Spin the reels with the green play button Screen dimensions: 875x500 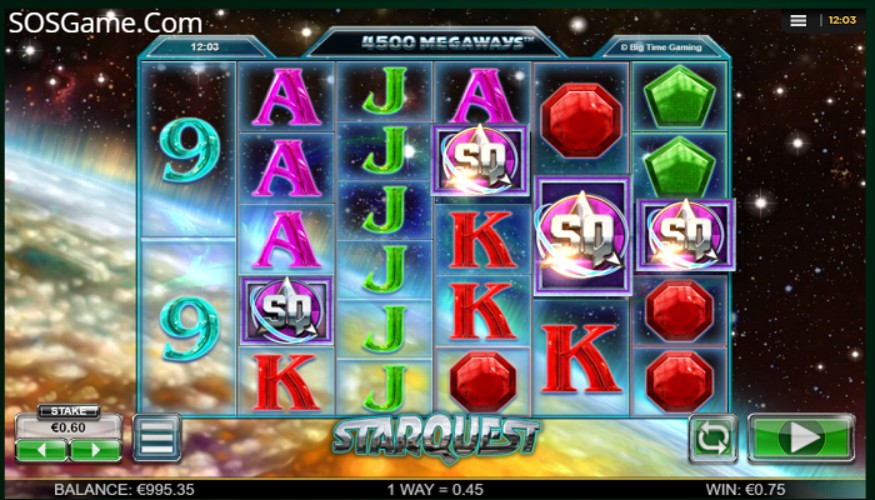[801, 438]
